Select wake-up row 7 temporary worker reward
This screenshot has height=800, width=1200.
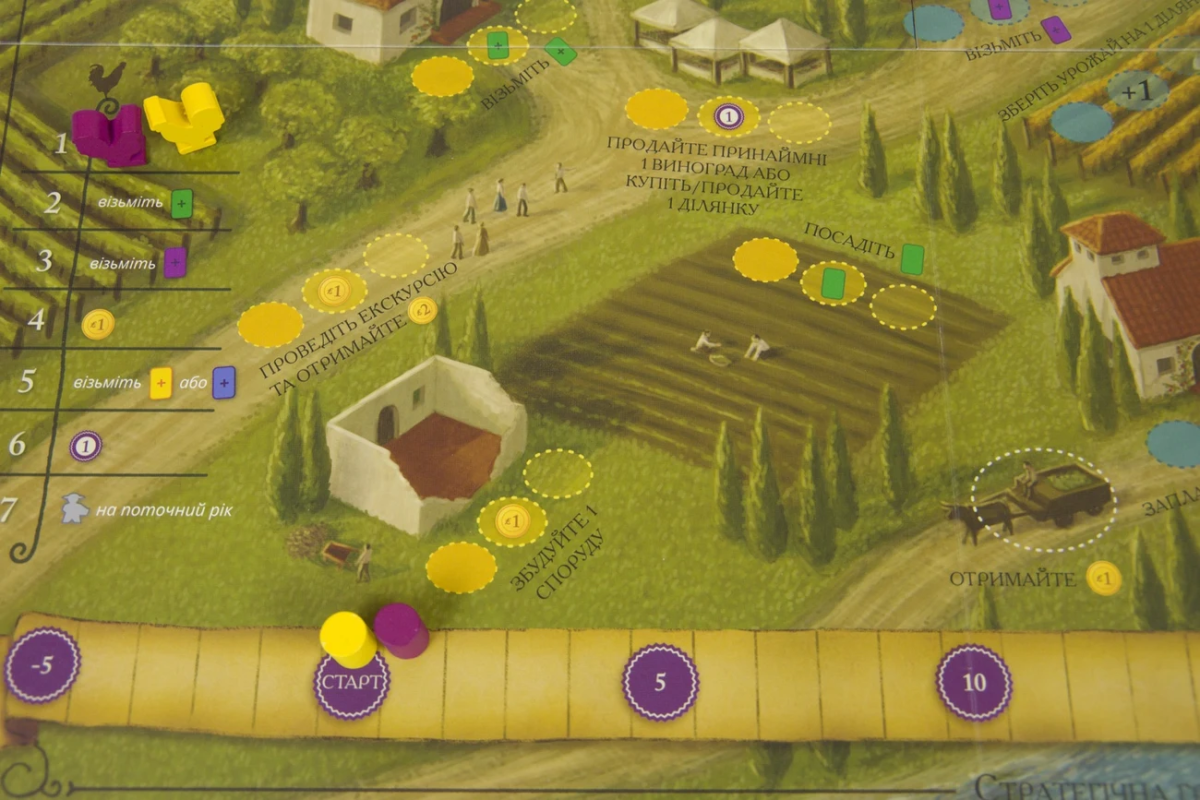click(74, 510)
